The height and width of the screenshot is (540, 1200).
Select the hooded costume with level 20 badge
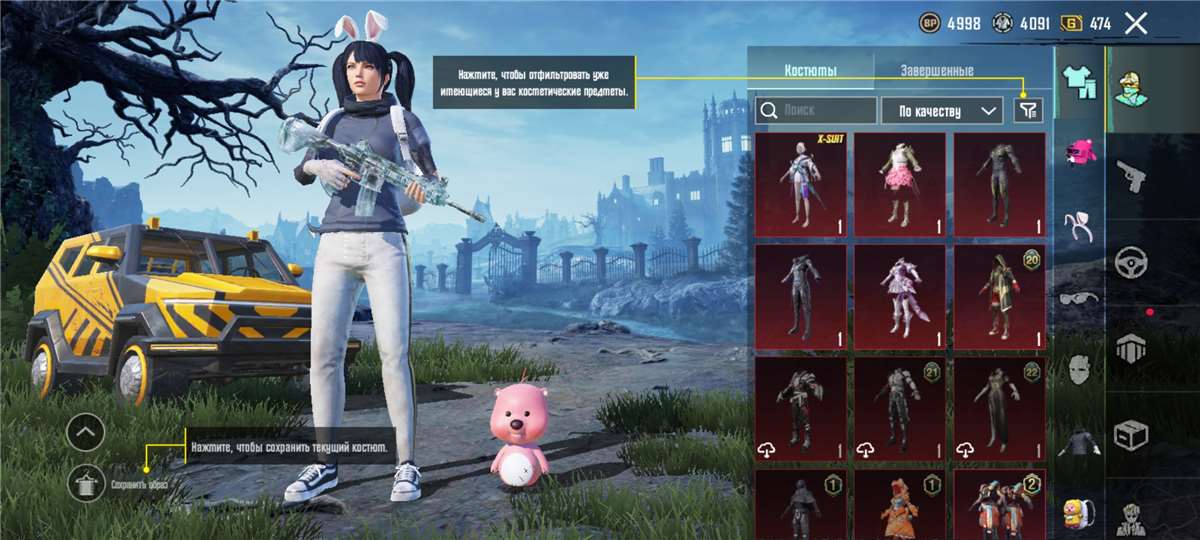pyautogui.click(x=999, y=296)
